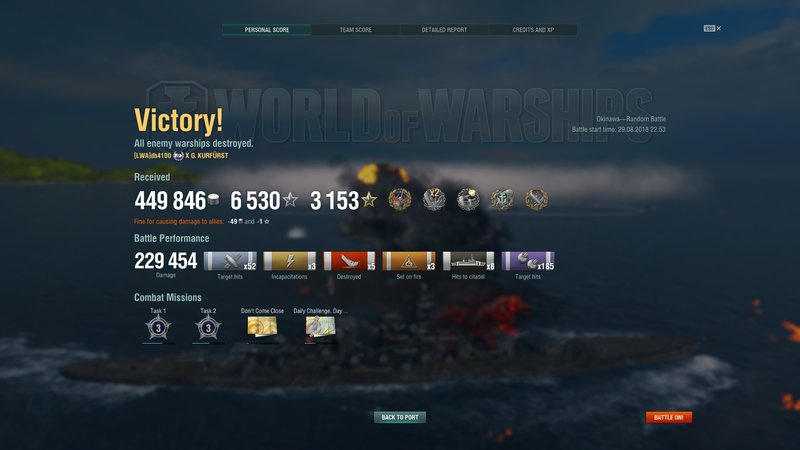This screenshot has height=450, width=800.
Task: Select the Target hits ribbon showing x52
Action: pyautogui.click(x=230, y=262)
